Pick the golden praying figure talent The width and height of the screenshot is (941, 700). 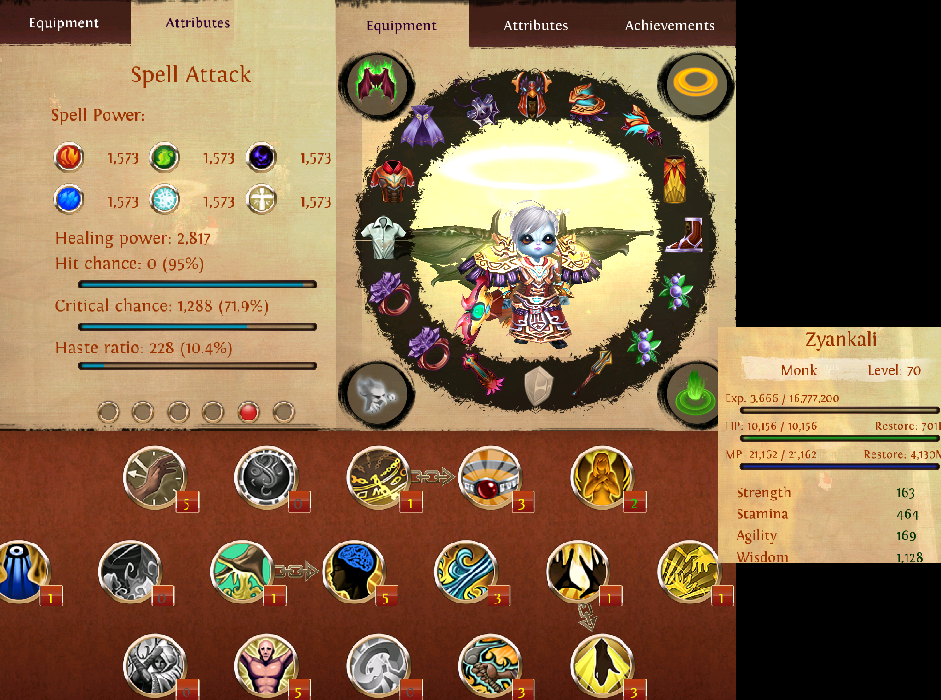pyautogui.click(x=602, y=476)
